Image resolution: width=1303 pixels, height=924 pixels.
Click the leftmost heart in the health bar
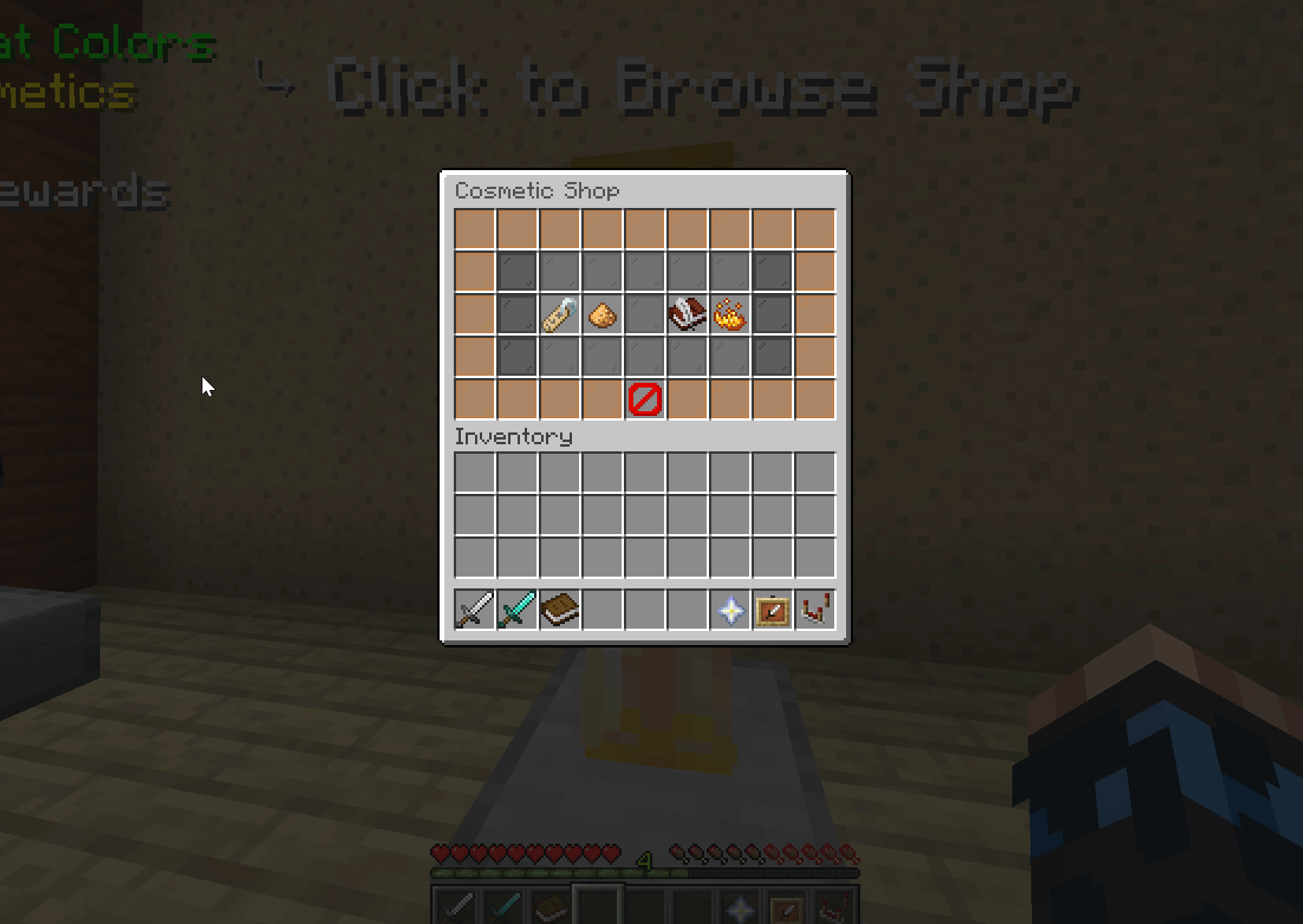tap(439, 853)
